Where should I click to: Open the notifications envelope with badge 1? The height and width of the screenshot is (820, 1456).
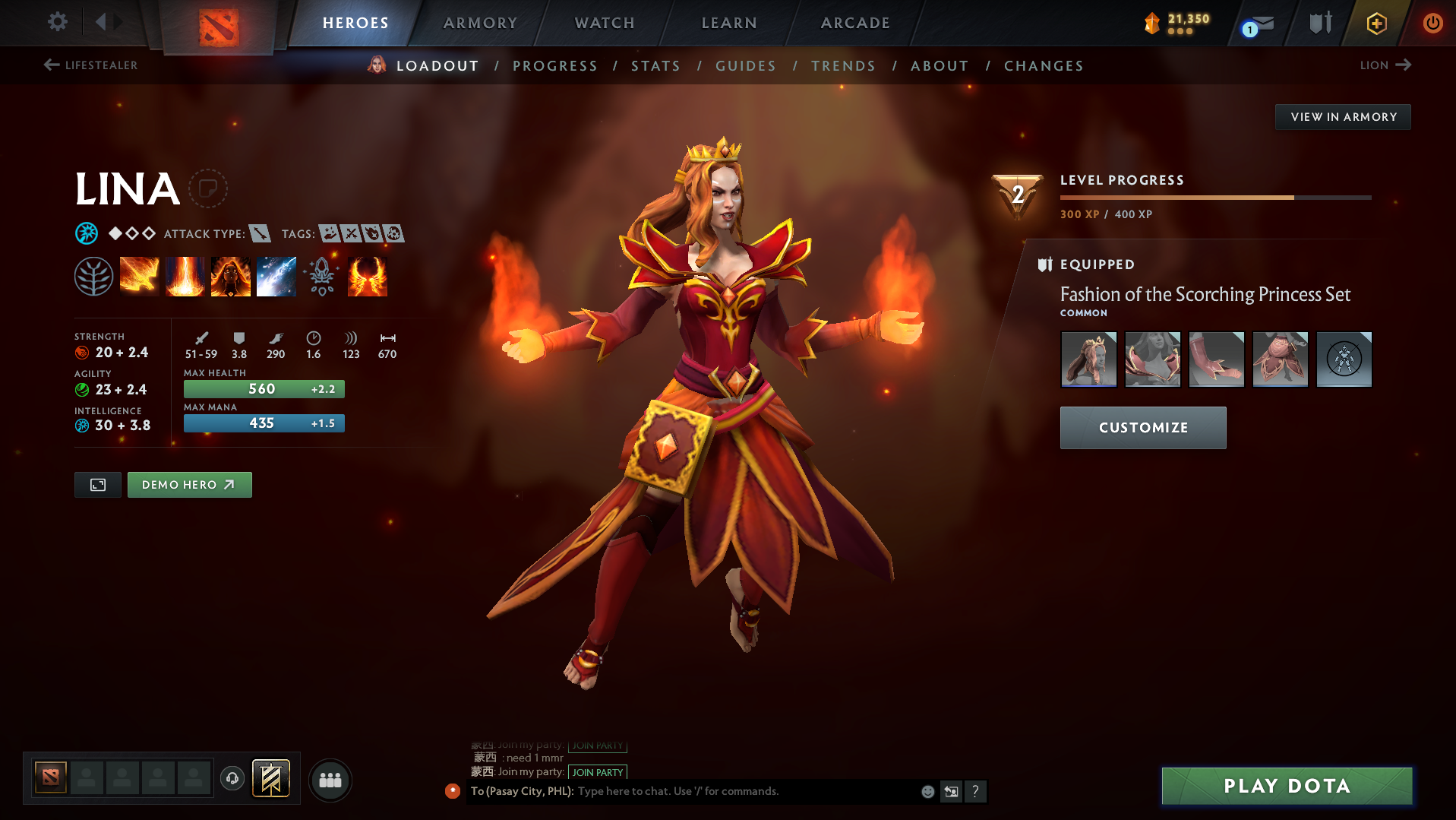(1256, 23)
